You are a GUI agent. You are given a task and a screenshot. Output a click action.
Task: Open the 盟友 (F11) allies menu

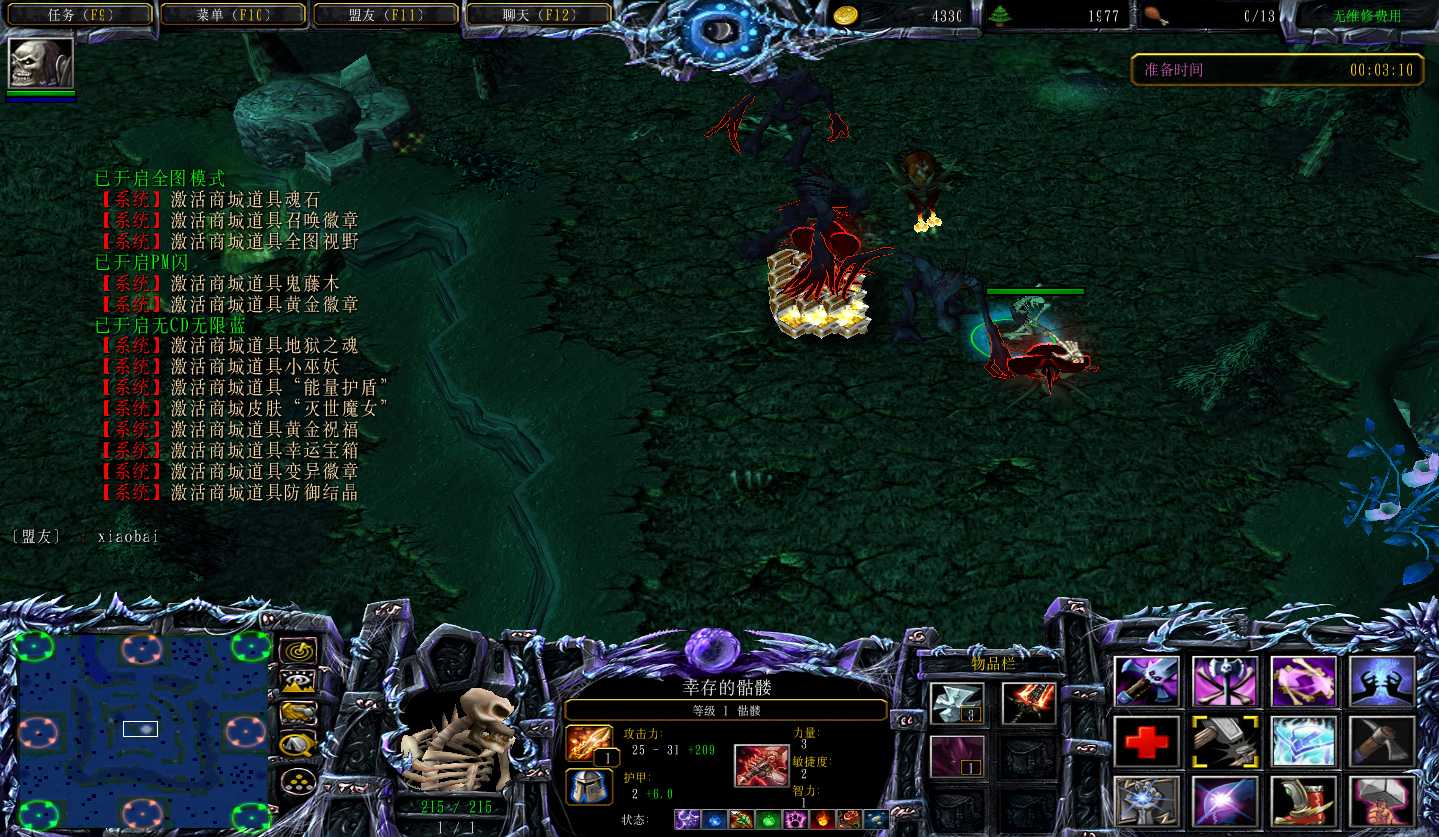click(x=385, y=15)
